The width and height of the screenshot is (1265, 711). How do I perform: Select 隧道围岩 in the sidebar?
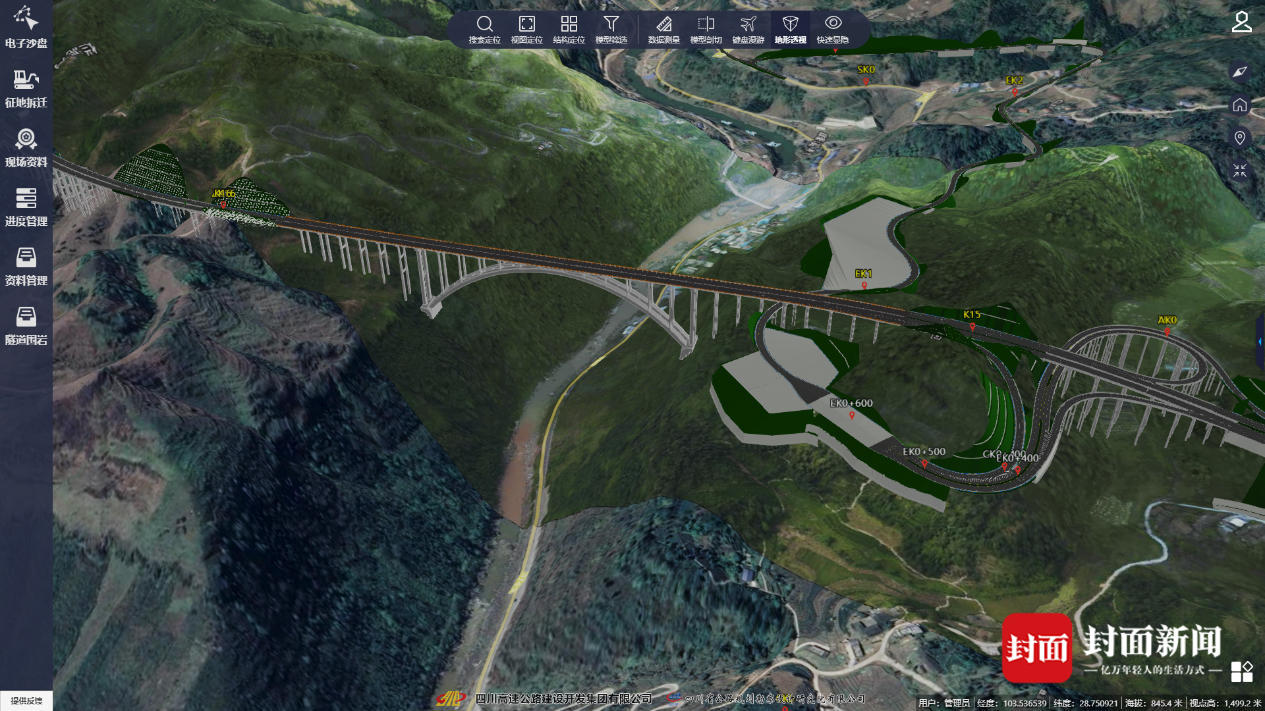click(26, 324)
